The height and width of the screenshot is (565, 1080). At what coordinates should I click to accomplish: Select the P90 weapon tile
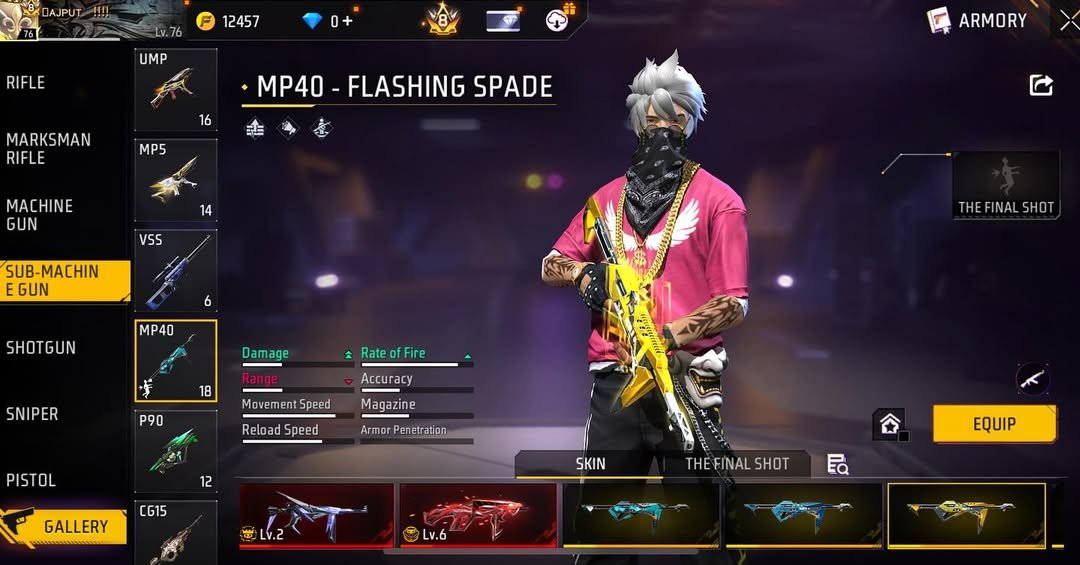point(176,451)
